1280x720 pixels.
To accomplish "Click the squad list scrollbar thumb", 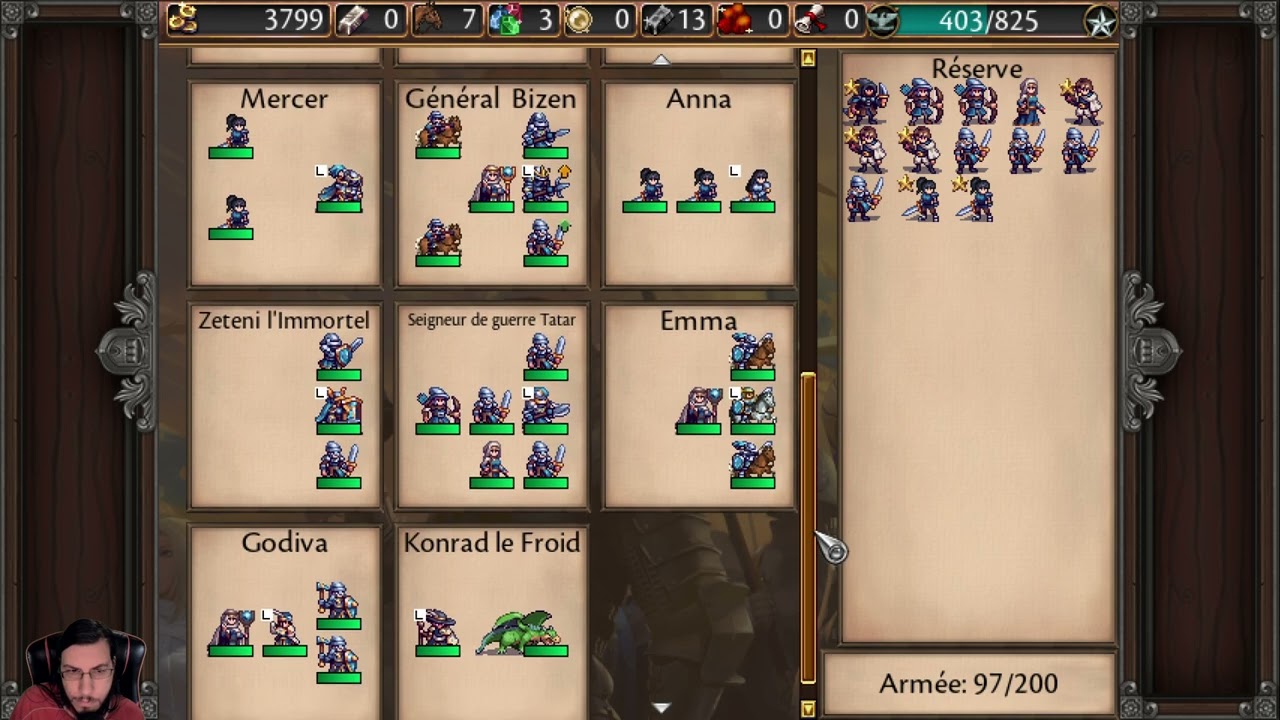I will 808,525.
